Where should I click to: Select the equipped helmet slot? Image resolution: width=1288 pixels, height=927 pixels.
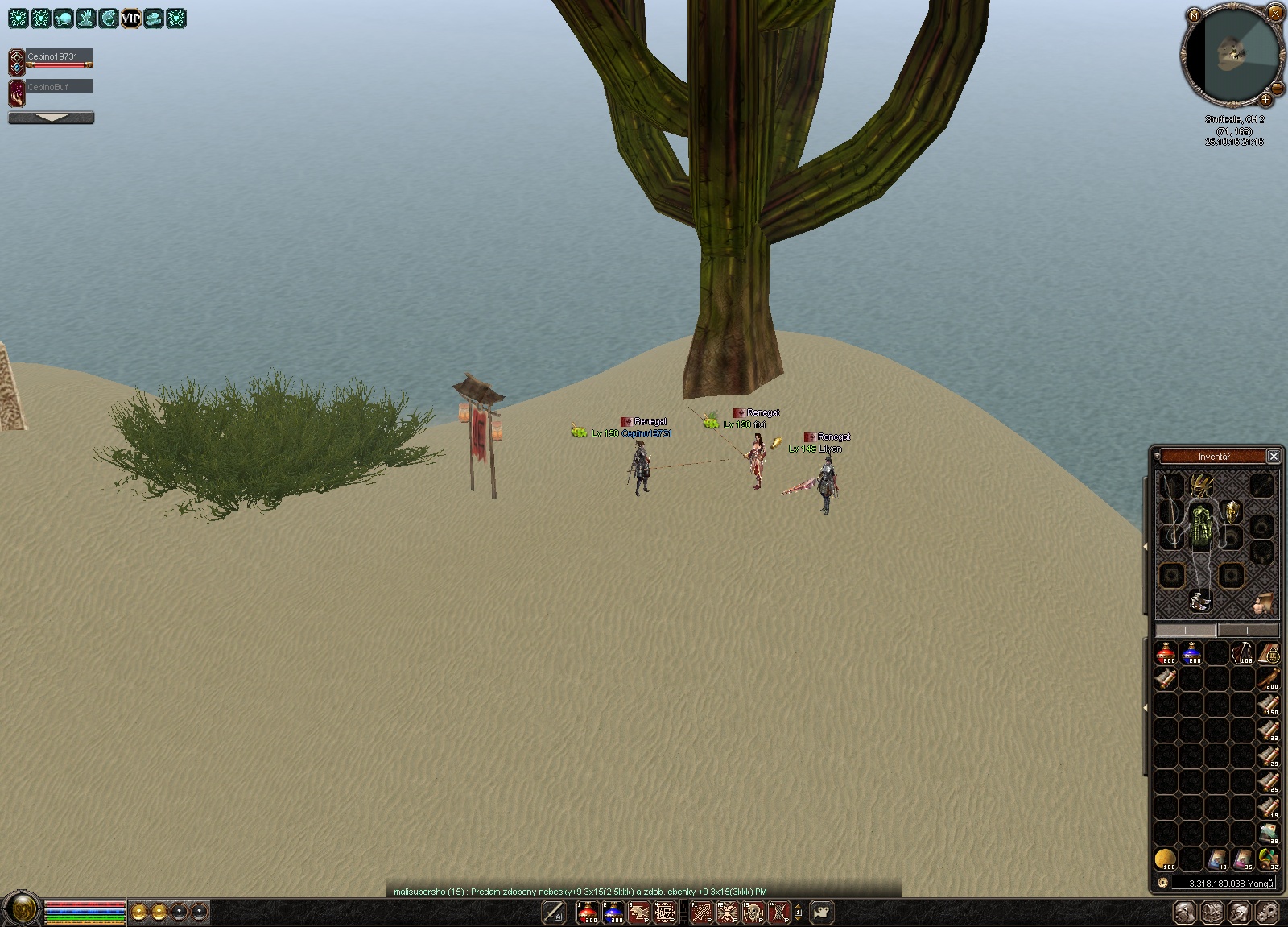pos(1201,485)
